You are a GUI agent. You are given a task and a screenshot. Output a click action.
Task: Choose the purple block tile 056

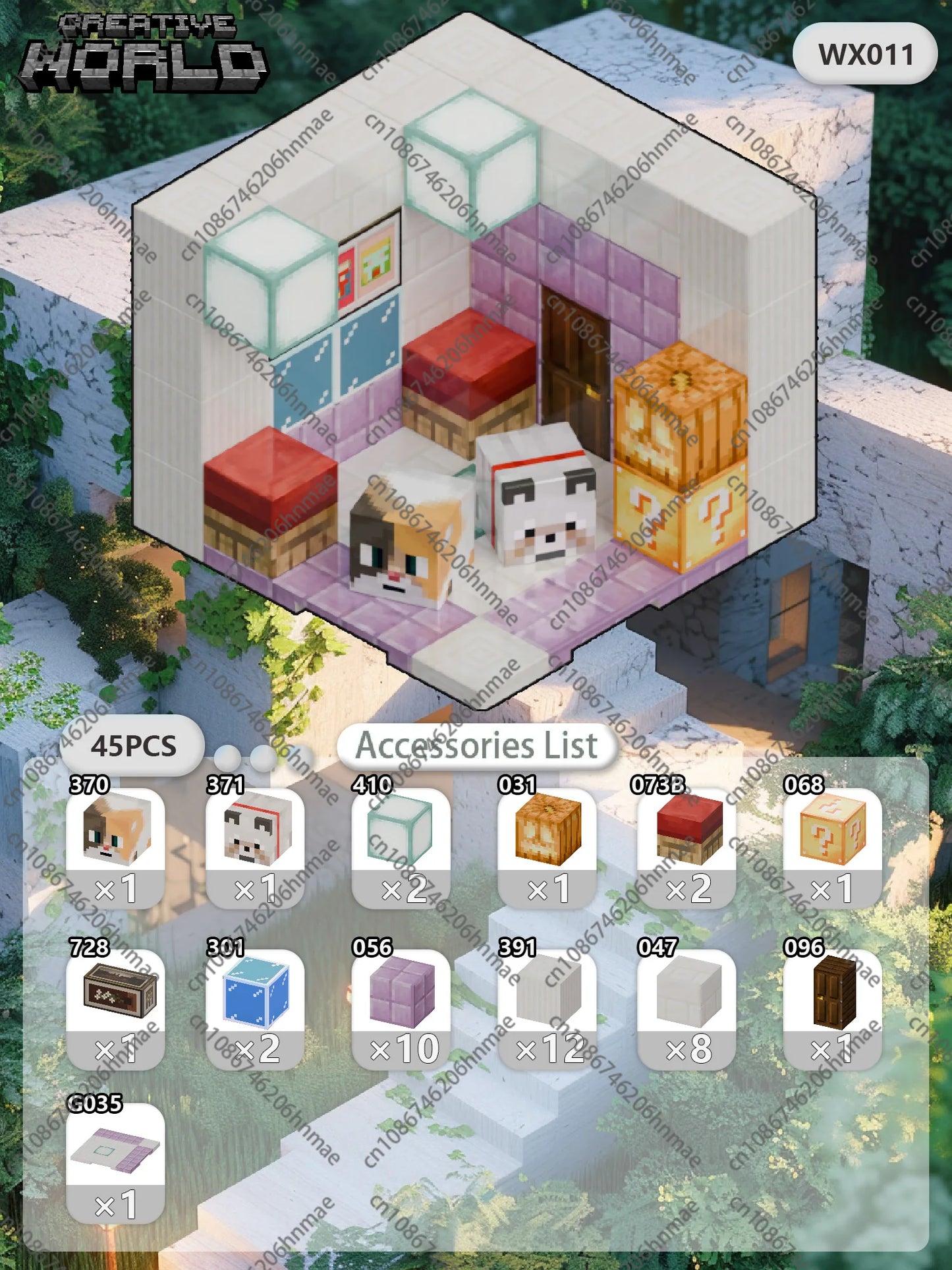(x=401, y=1008)
